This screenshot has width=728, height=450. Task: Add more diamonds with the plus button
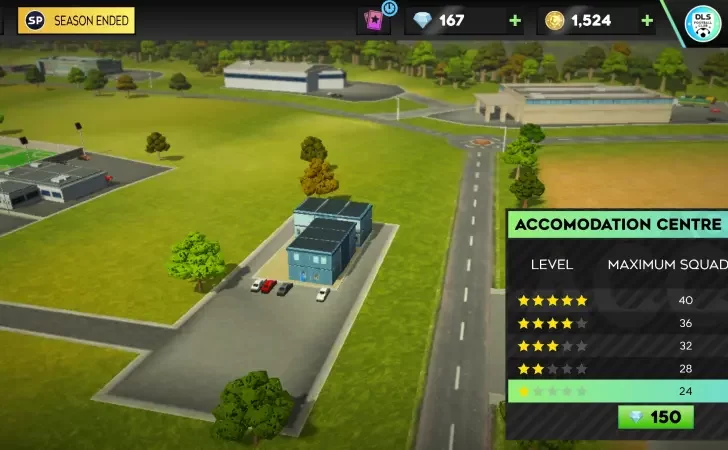pos(515,20)
